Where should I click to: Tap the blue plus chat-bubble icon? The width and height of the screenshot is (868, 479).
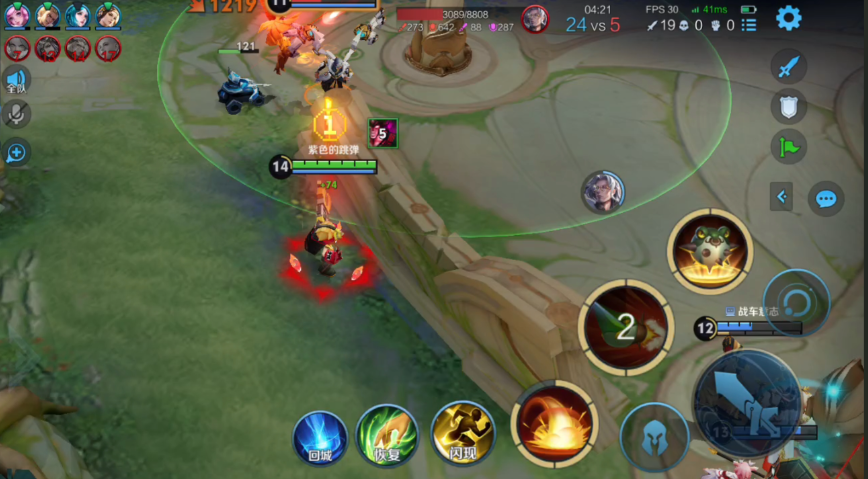(x=16, y=152)
